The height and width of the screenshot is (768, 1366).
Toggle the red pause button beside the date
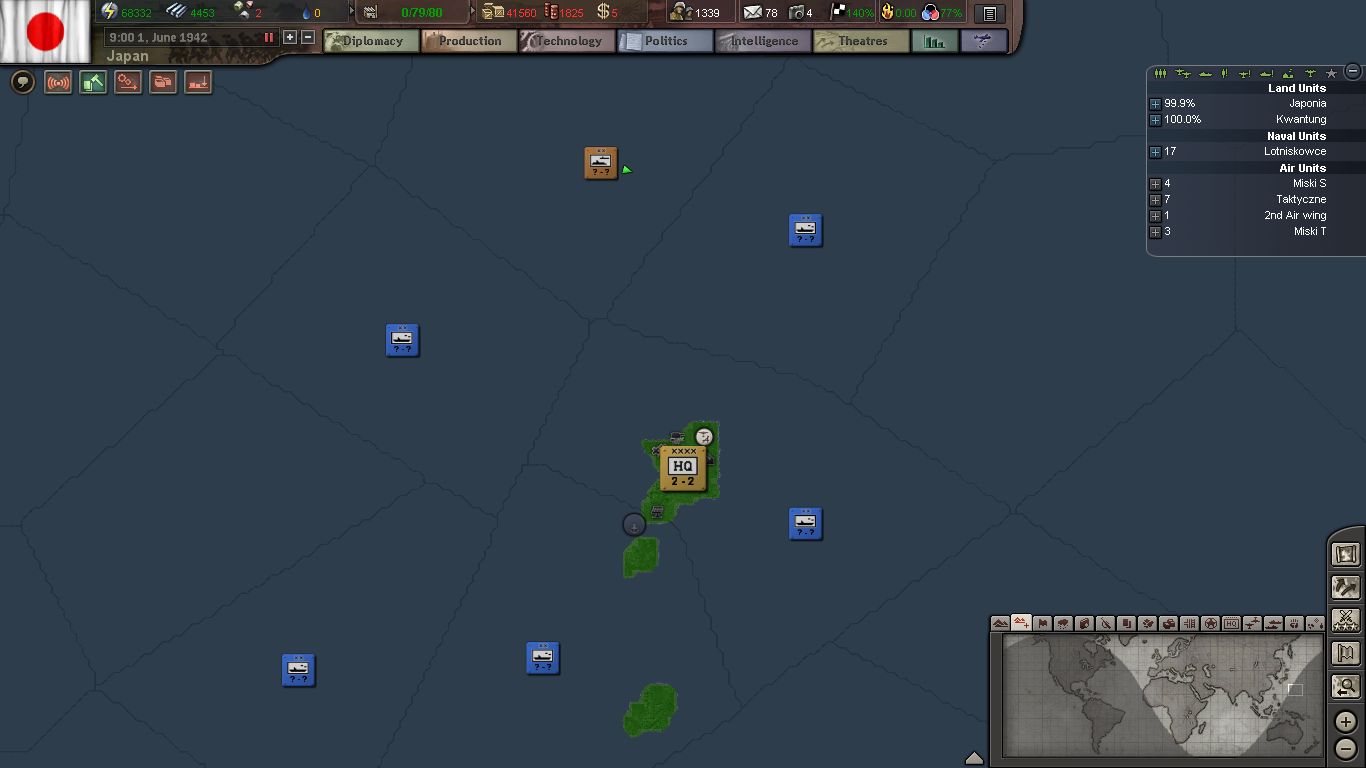pyautogui.click(x=268, y=37)
